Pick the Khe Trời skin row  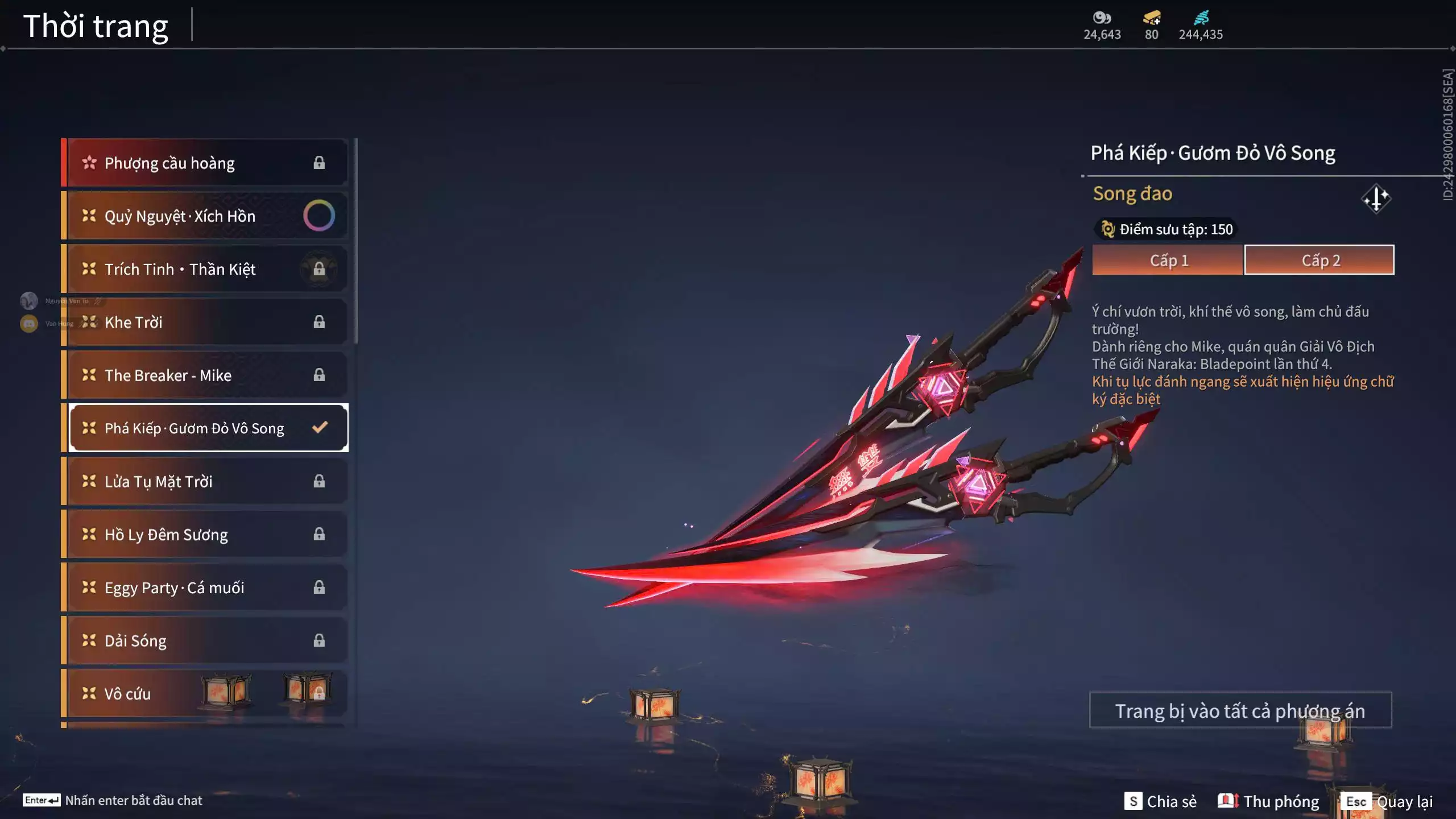coord(205,322)
